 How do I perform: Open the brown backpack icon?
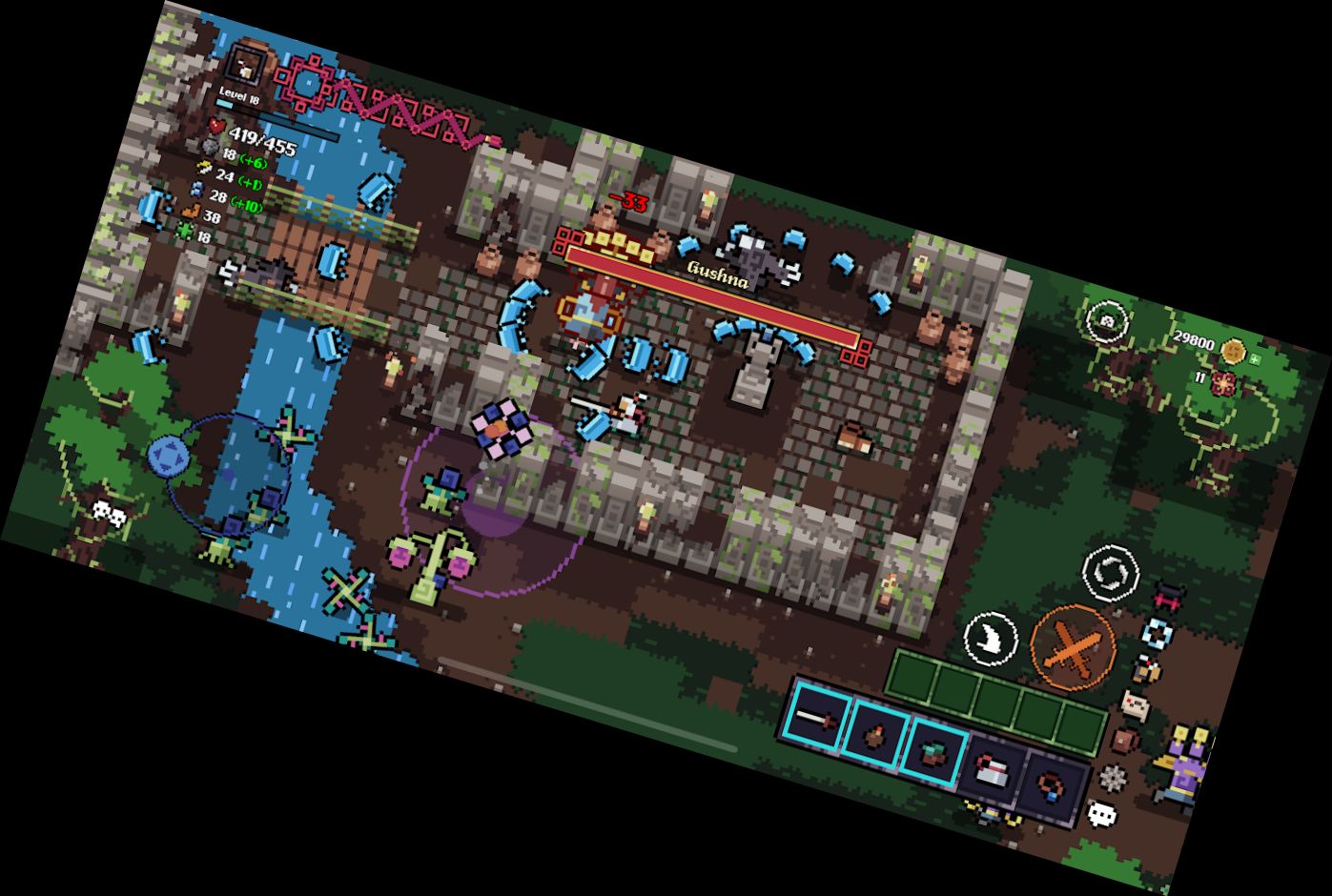[1125, 741]
